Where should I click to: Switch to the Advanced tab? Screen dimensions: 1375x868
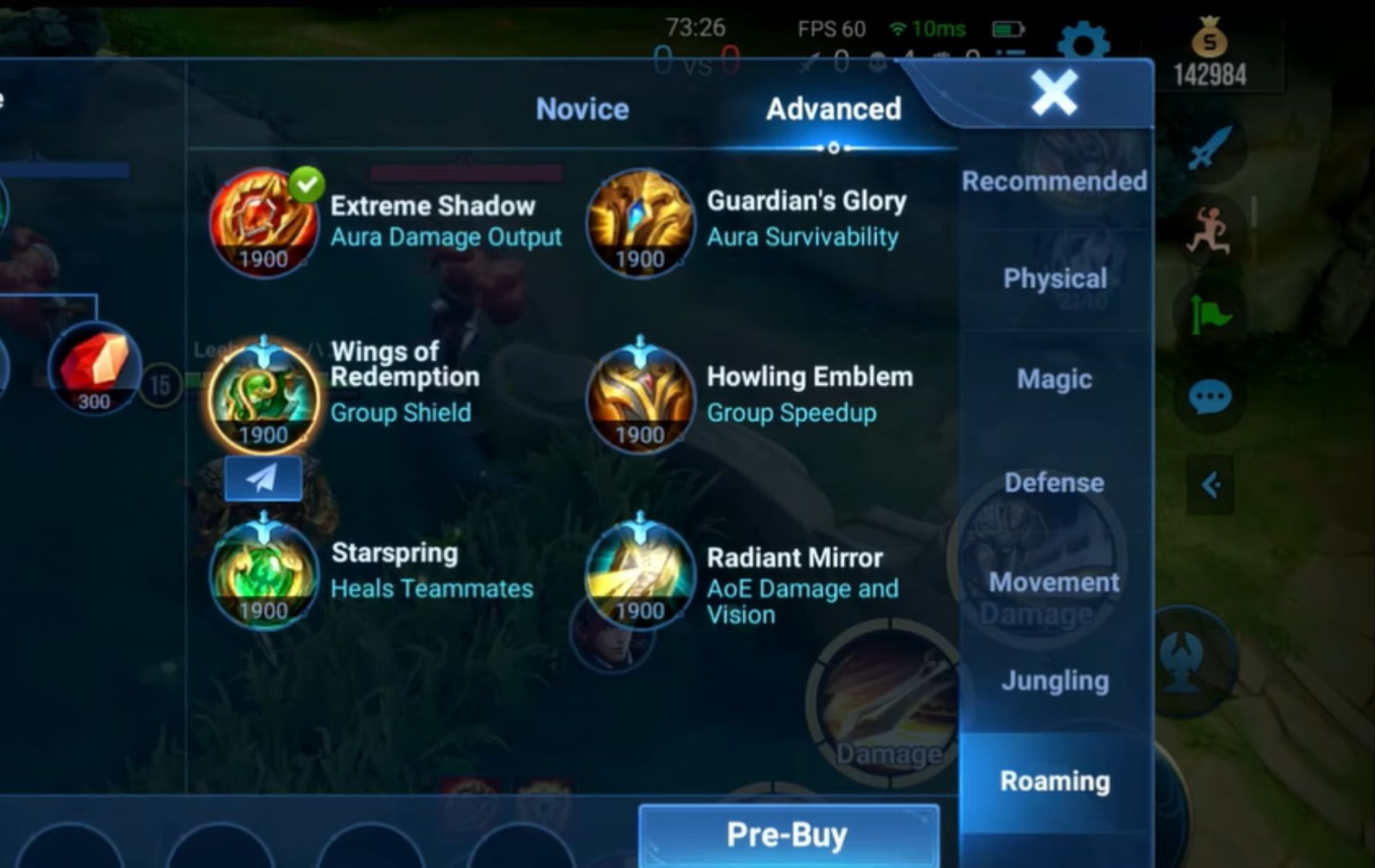click(834, 109)
